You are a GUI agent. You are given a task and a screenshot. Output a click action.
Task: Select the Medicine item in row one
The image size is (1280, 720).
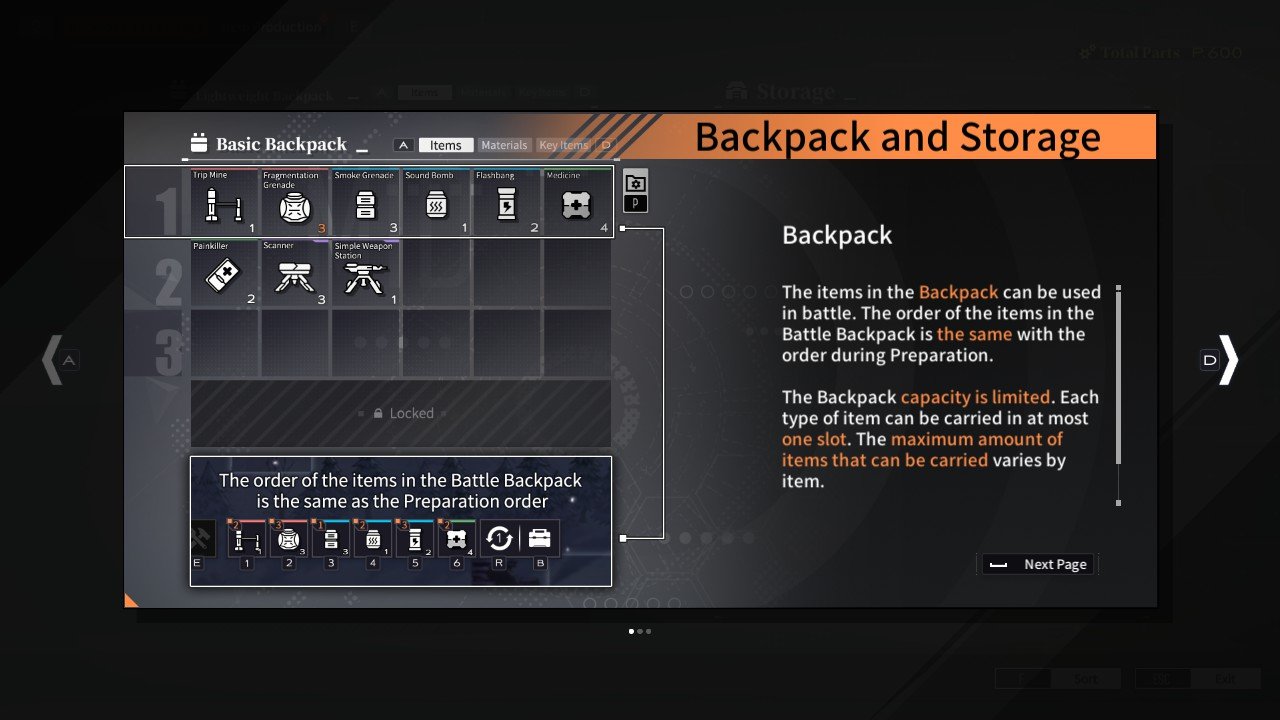[576, 202]
